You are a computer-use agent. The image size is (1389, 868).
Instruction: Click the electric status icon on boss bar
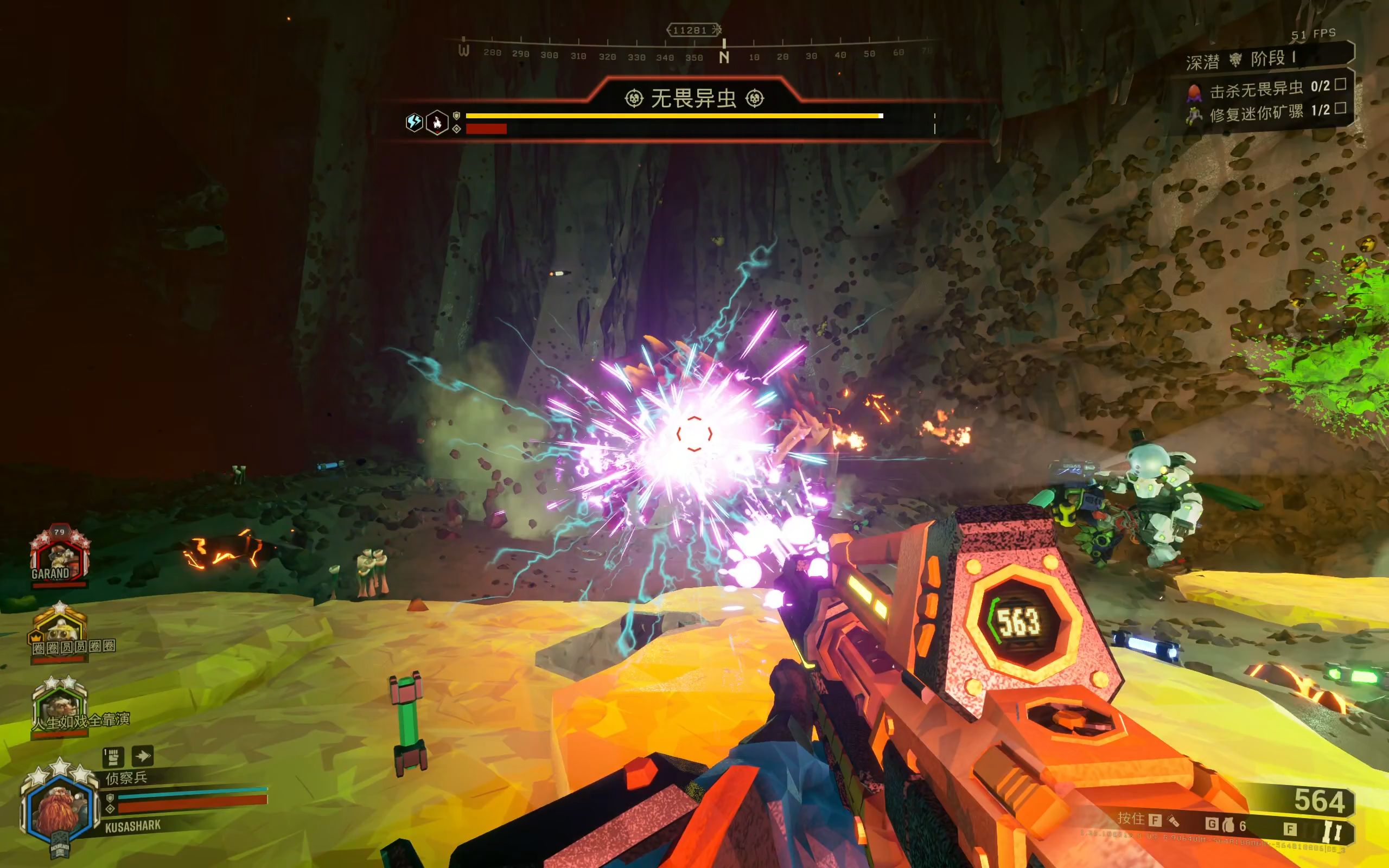414,122
